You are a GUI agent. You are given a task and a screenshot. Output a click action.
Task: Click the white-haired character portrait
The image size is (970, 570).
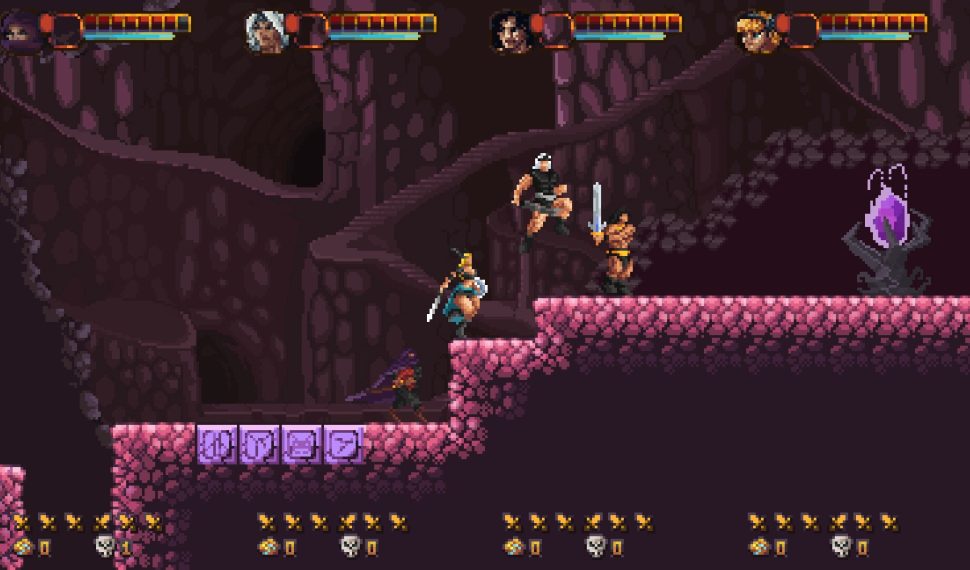265,32
